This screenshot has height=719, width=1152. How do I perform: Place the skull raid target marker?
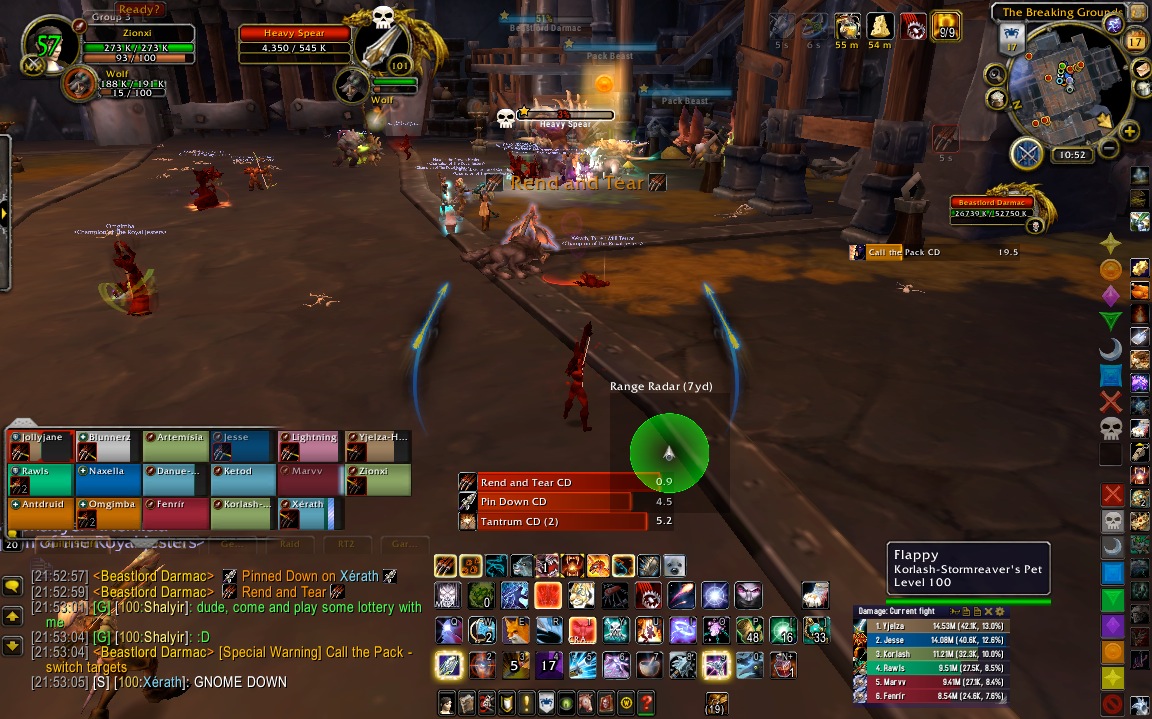[x=1111, y=429]
